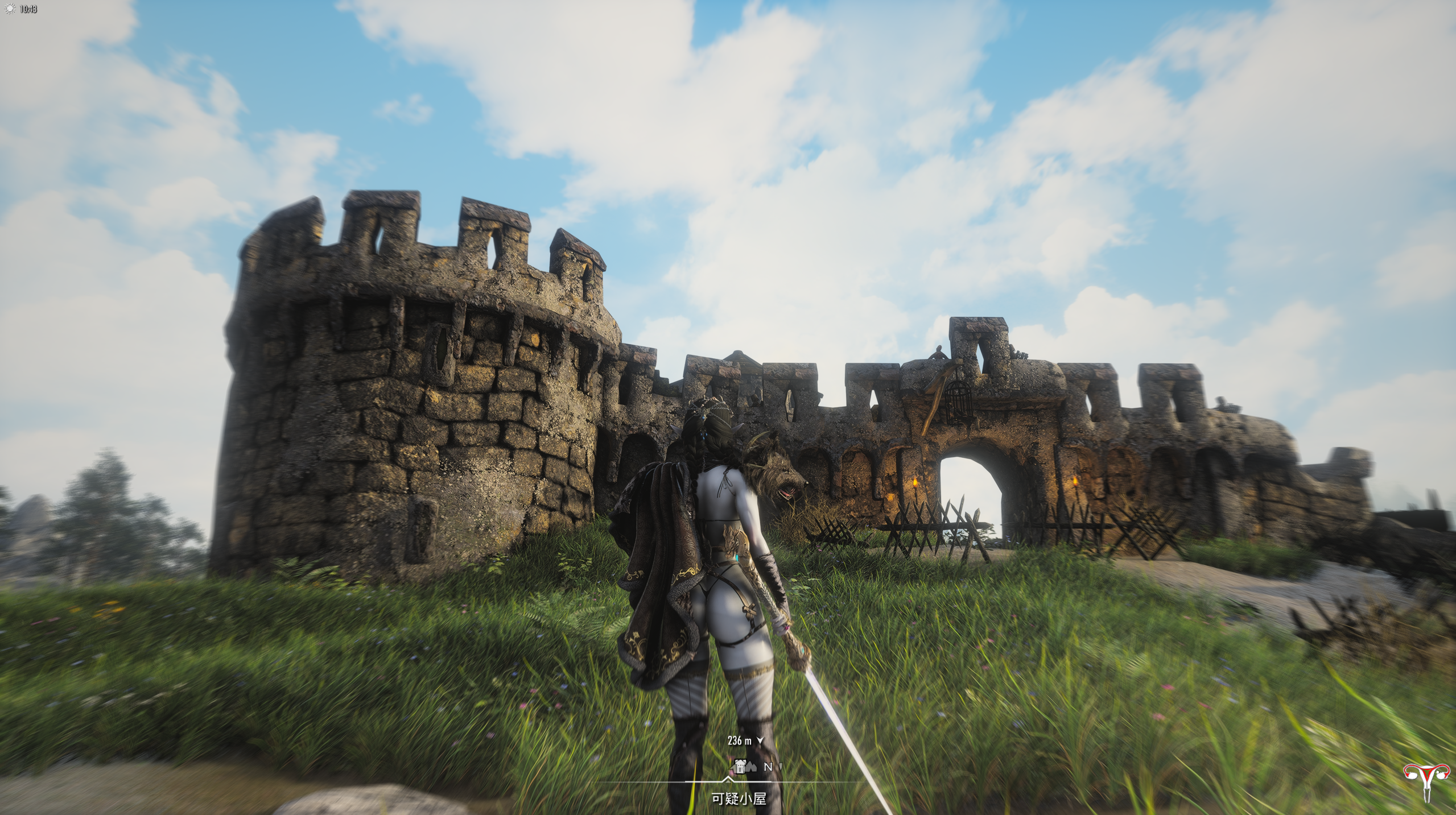Click the North marker on the compass
The width and height of the screenshot is (1456, 815).
coord(768,767)
